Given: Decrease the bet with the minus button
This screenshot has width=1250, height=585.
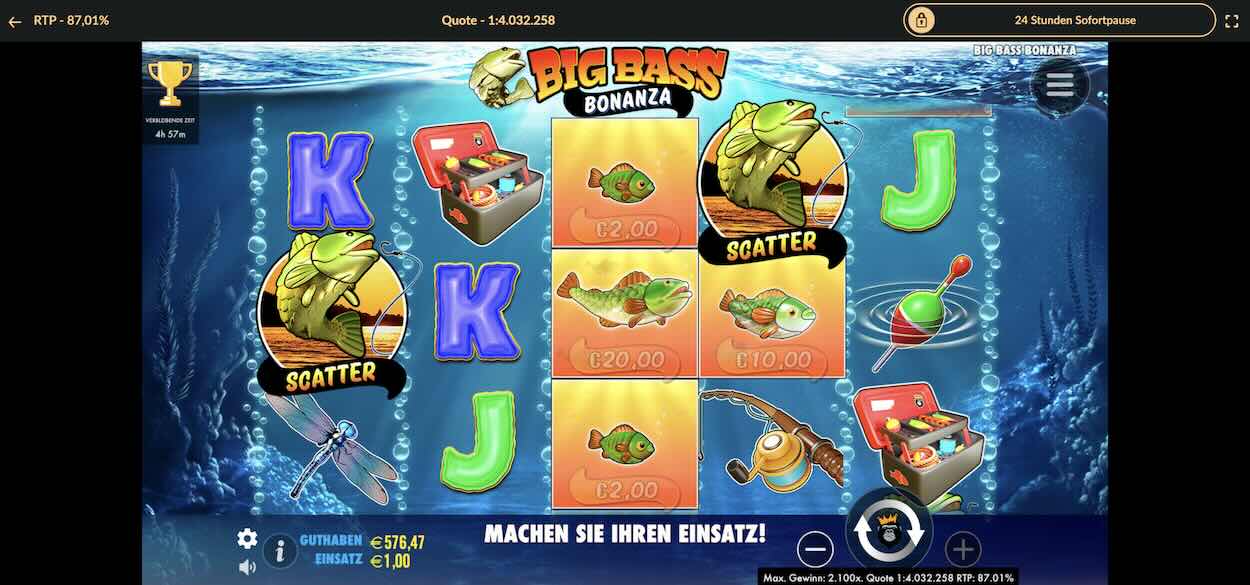Looking at the screenshot, I should 816,548.
